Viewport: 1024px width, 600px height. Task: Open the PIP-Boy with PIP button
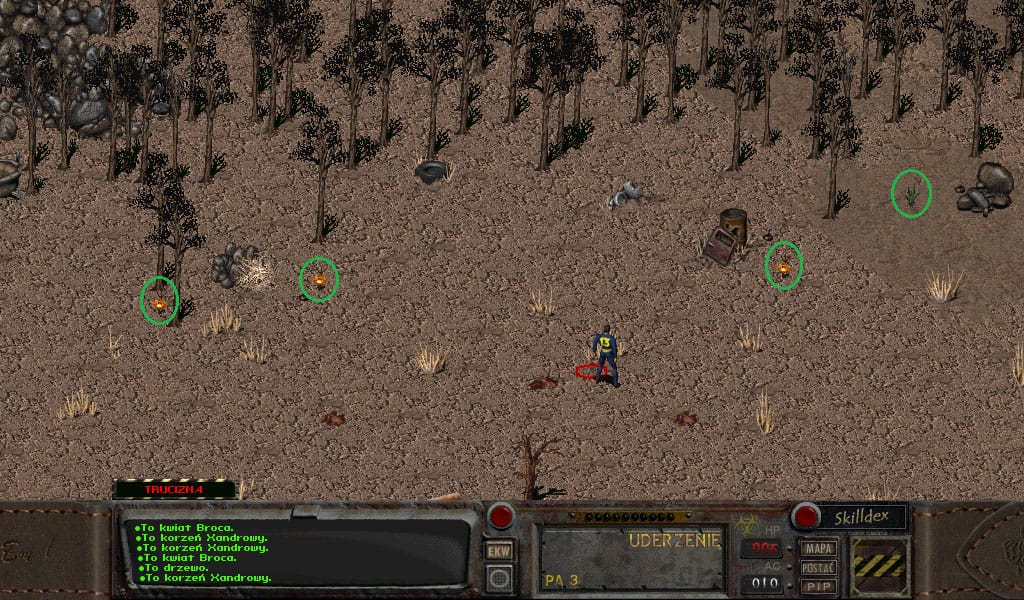click(x=819, y=586)
